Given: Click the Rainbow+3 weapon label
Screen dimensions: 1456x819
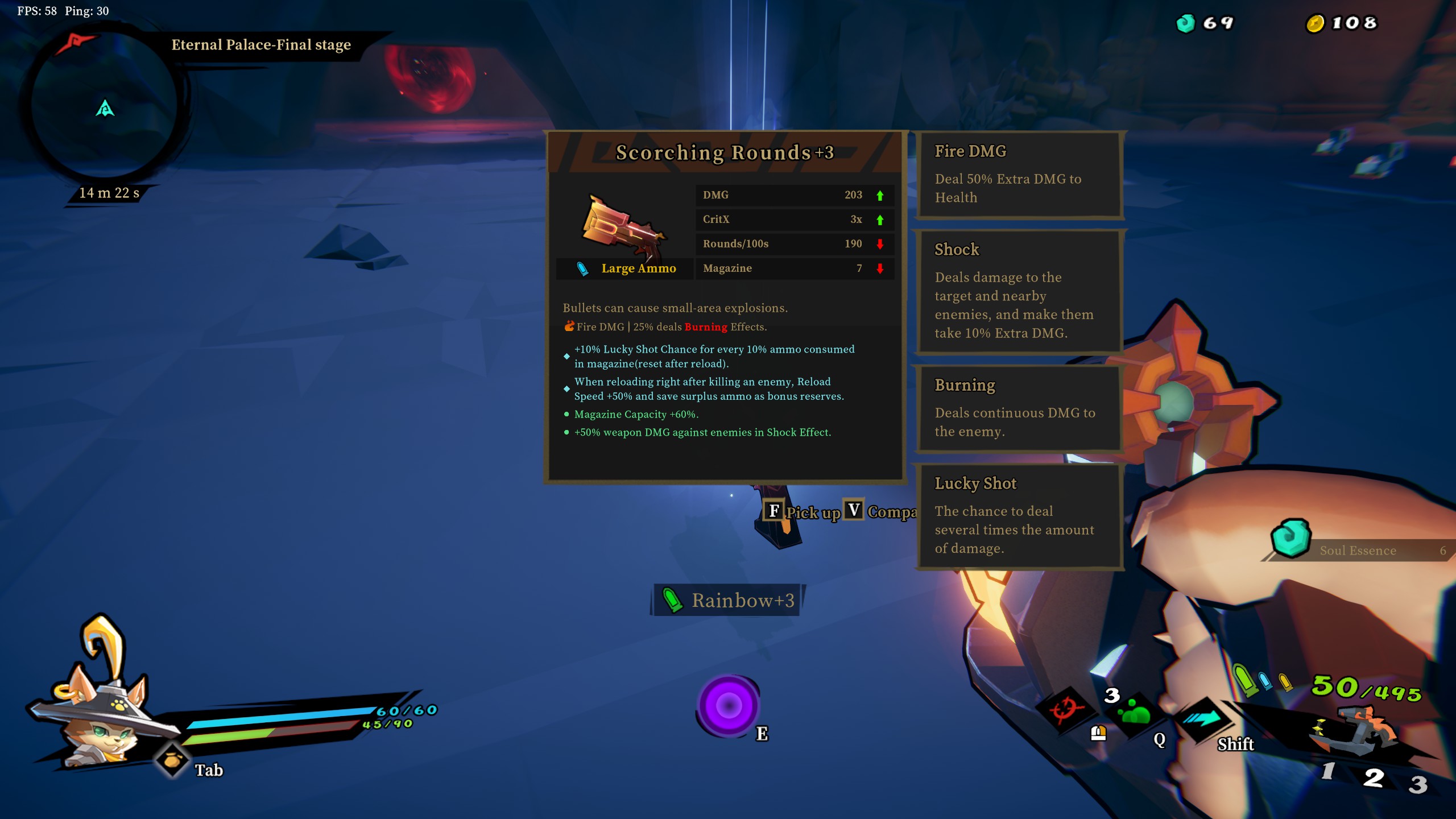Looking at the screenshot, I should click(728, 600).
